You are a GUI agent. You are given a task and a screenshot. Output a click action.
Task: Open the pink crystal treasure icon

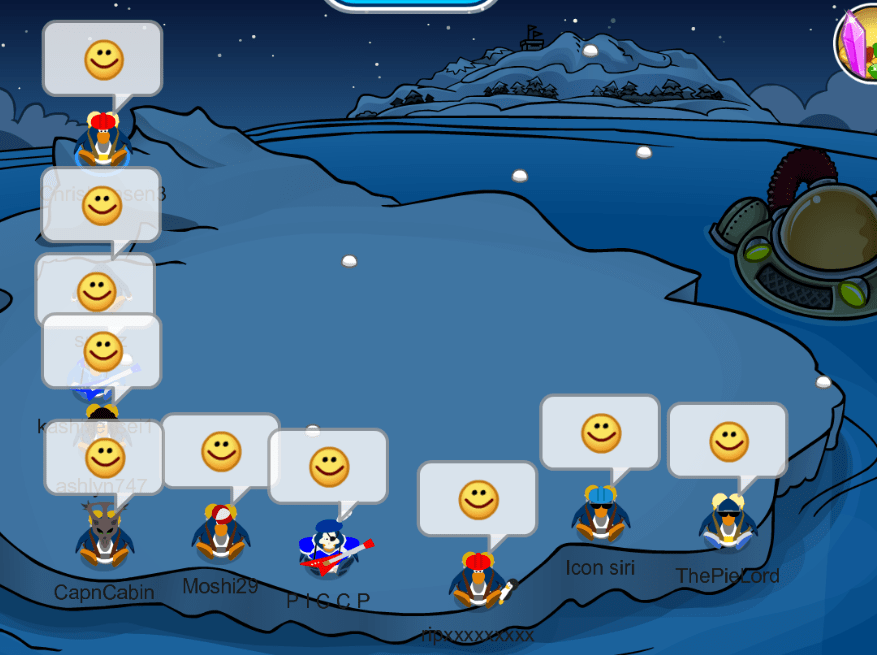tap(857, 43)
